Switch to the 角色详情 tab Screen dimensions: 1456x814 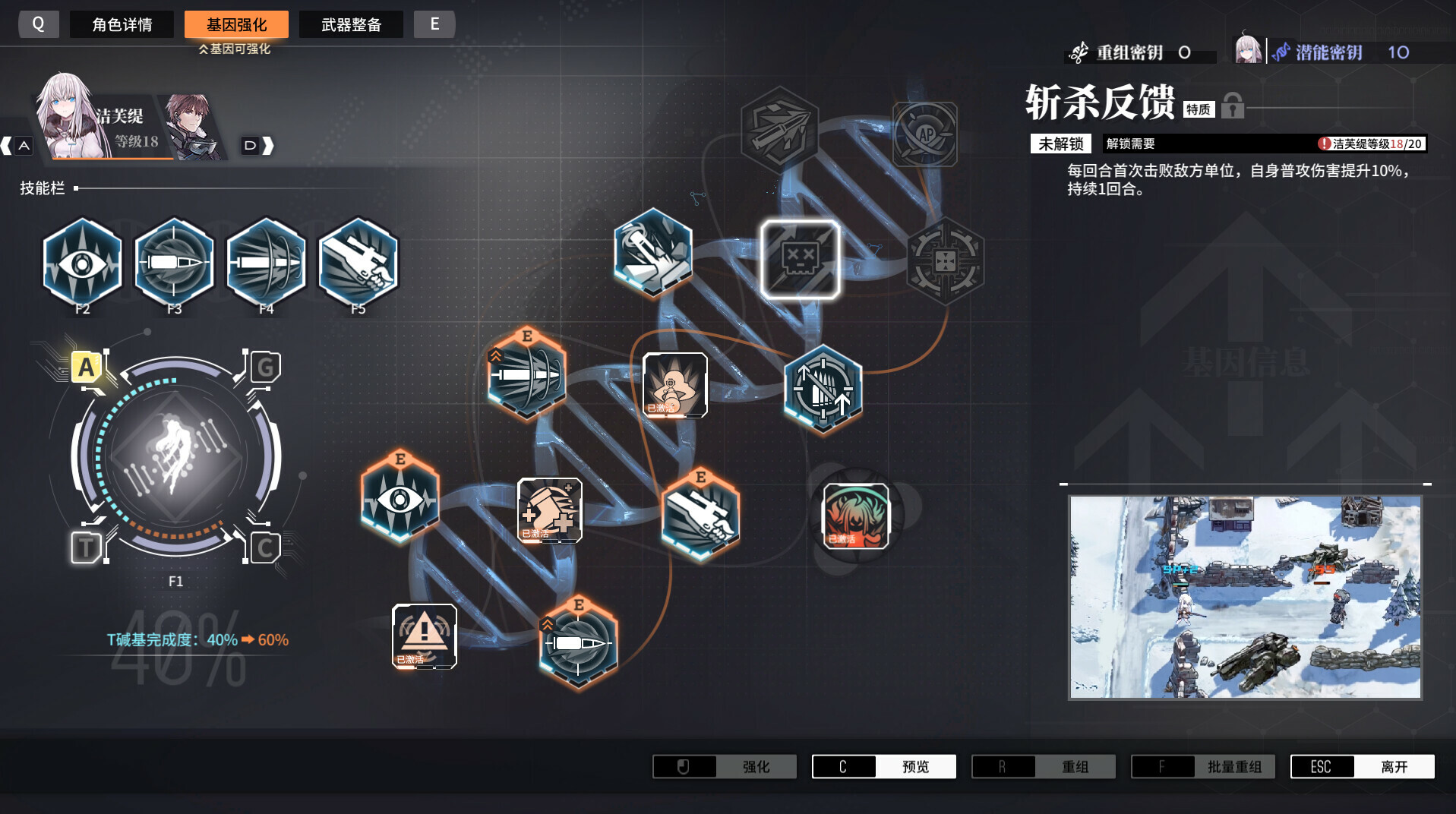(x=122, y=24)
